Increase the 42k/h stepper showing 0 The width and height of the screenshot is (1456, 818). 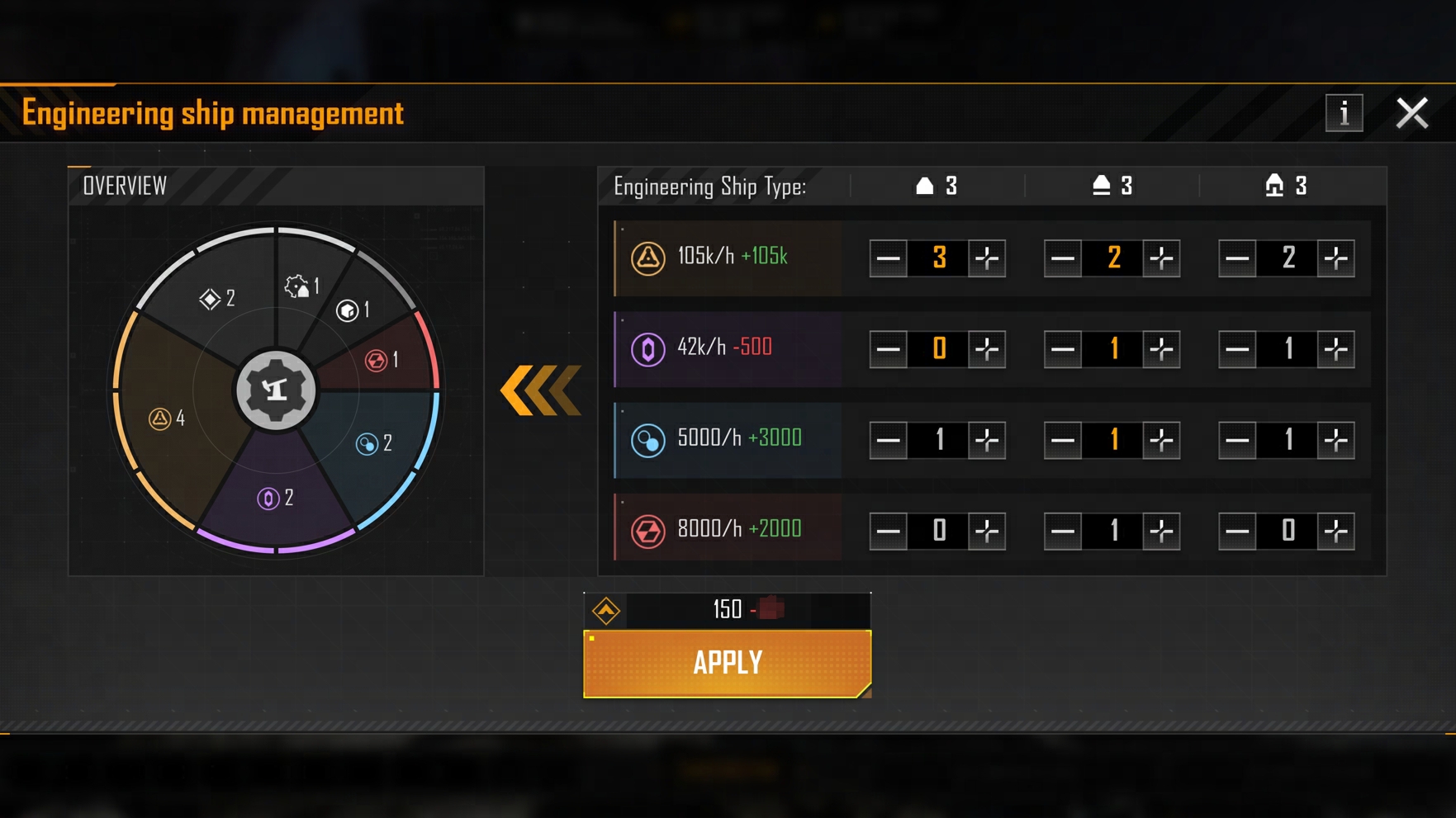coord(987,349)
